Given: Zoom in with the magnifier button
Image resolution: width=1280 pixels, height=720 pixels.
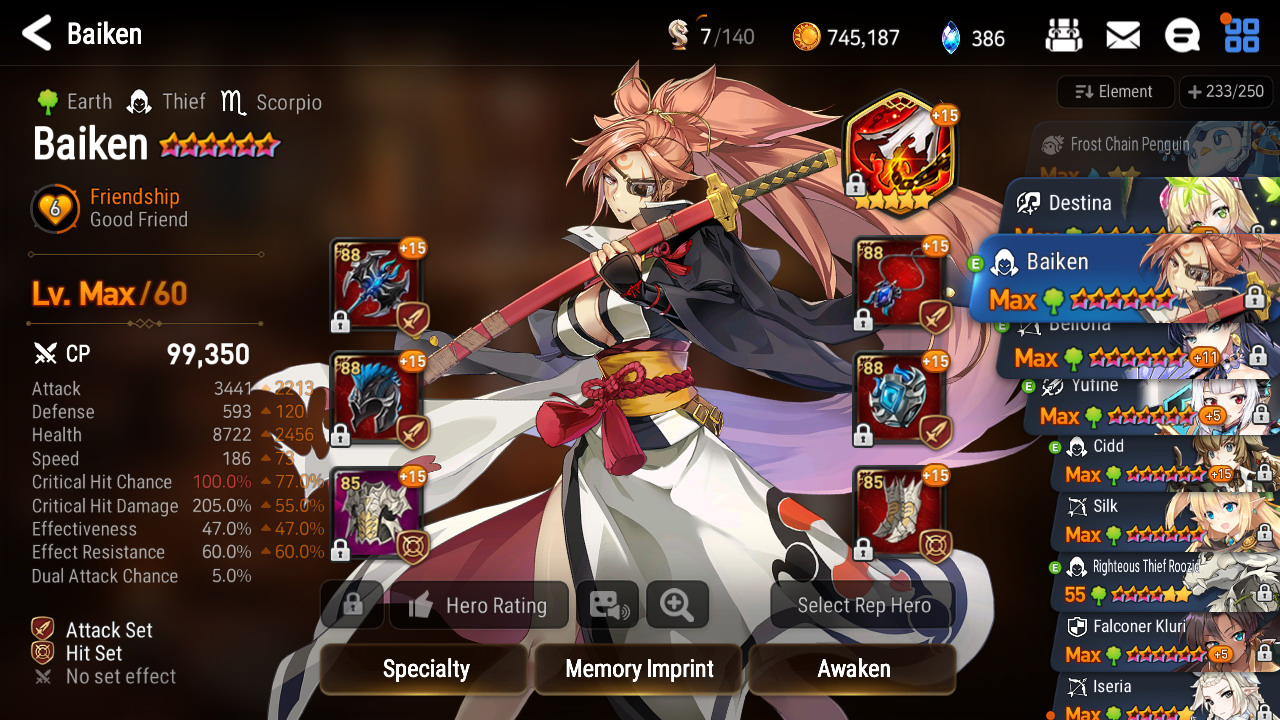Looking at the screenshot, I should tap(677, 606).
